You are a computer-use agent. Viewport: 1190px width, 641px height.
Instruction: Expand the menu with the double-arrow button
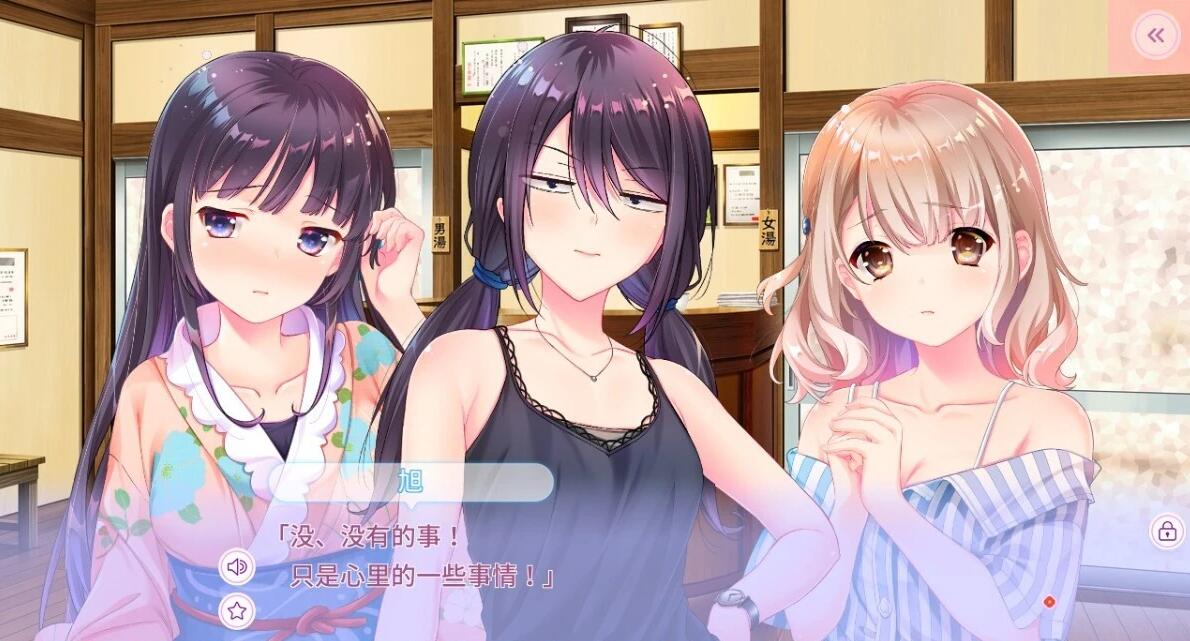(x=1155, y=36)
